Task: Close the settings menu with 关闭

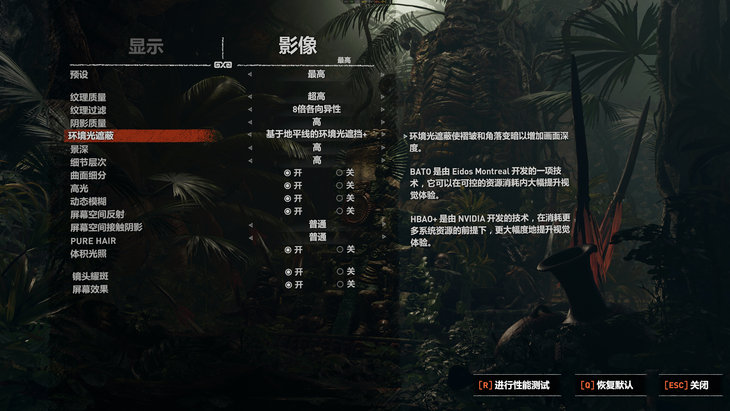Action: [x=691, y=385]
